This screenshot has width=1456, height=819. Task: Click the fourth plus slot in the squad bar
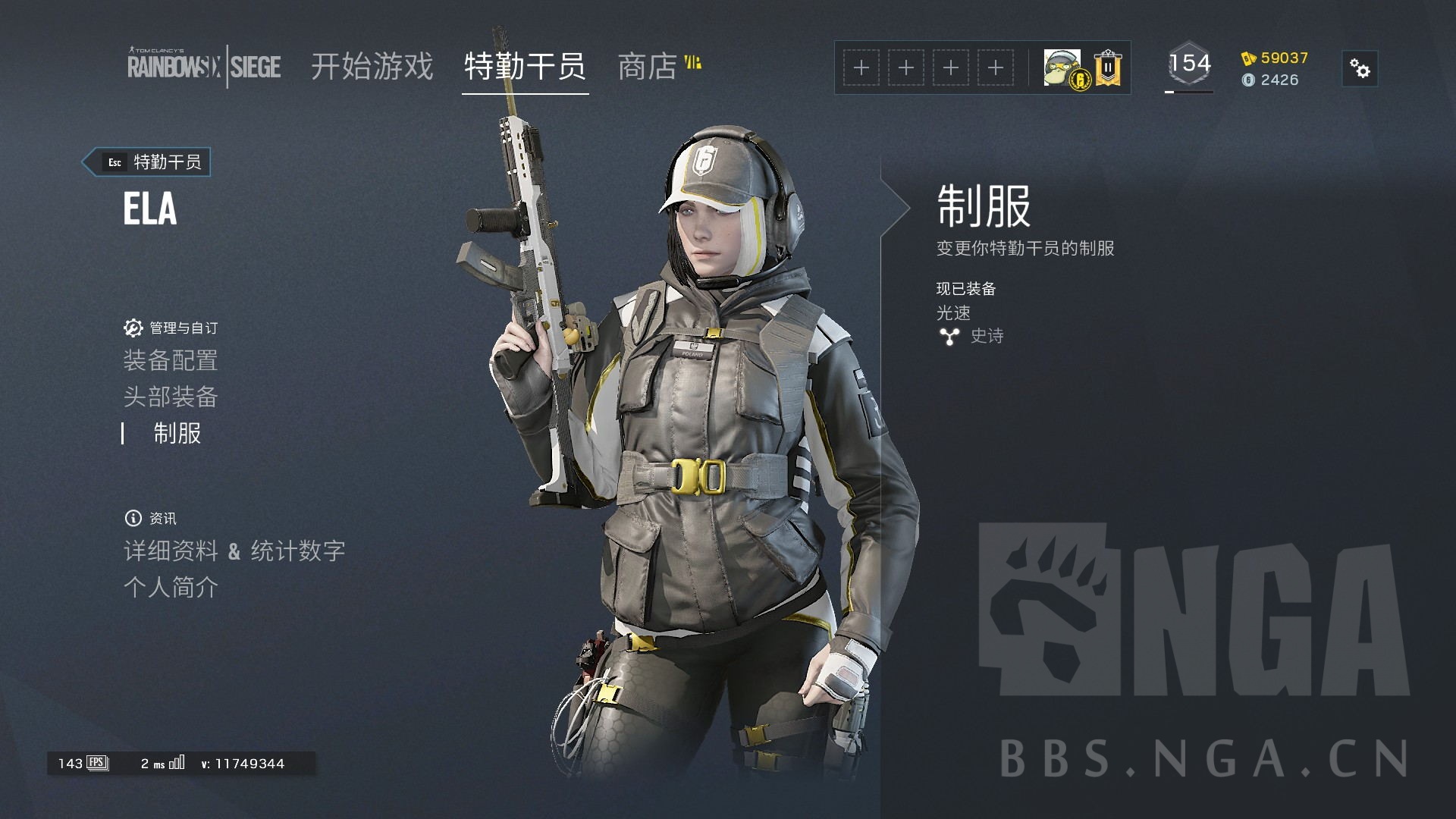coord(996,67)
